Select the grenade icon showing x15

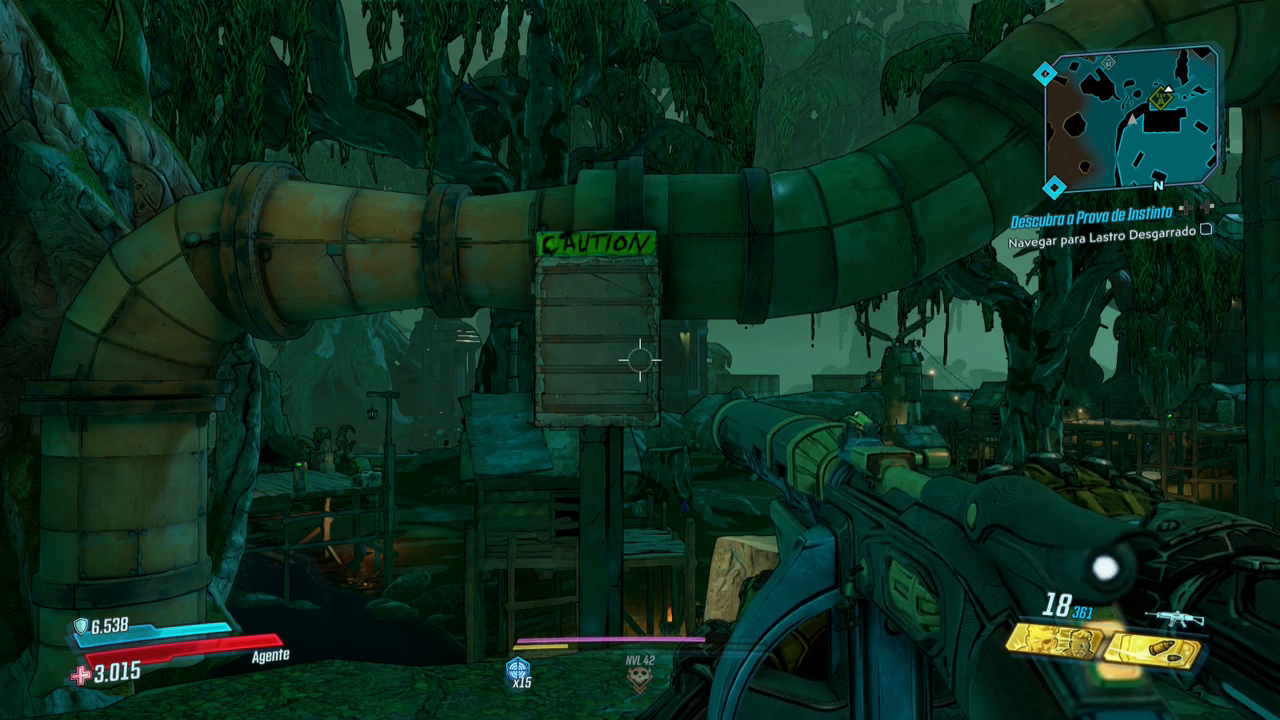pyautogui.click(x=518, y=670)
